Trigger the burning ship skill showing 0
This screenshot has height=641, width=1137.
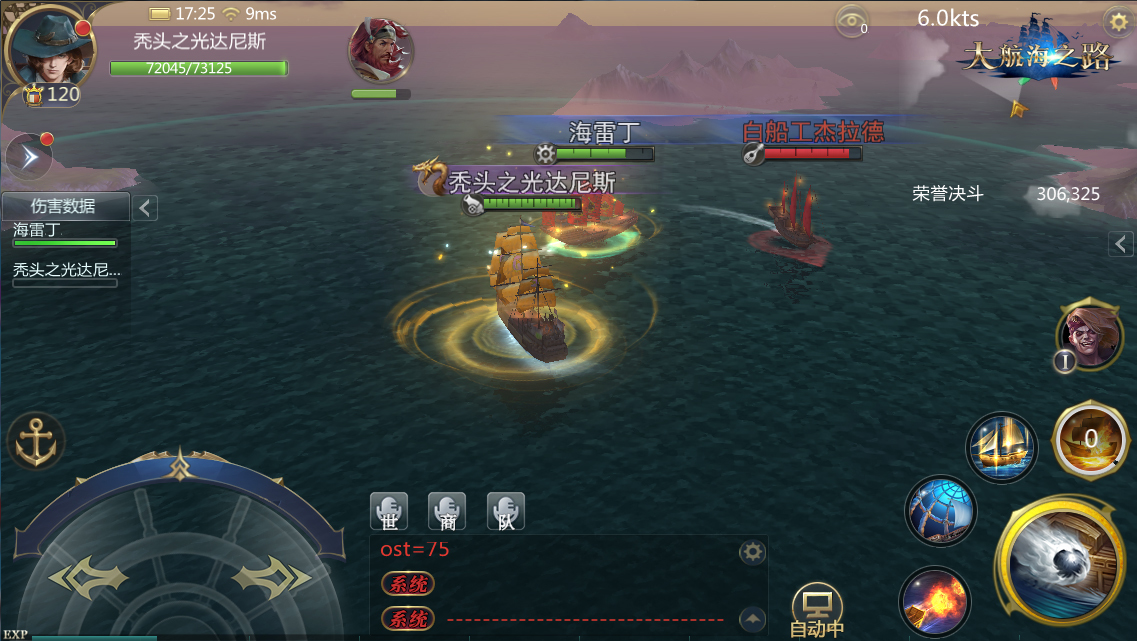1090,438
